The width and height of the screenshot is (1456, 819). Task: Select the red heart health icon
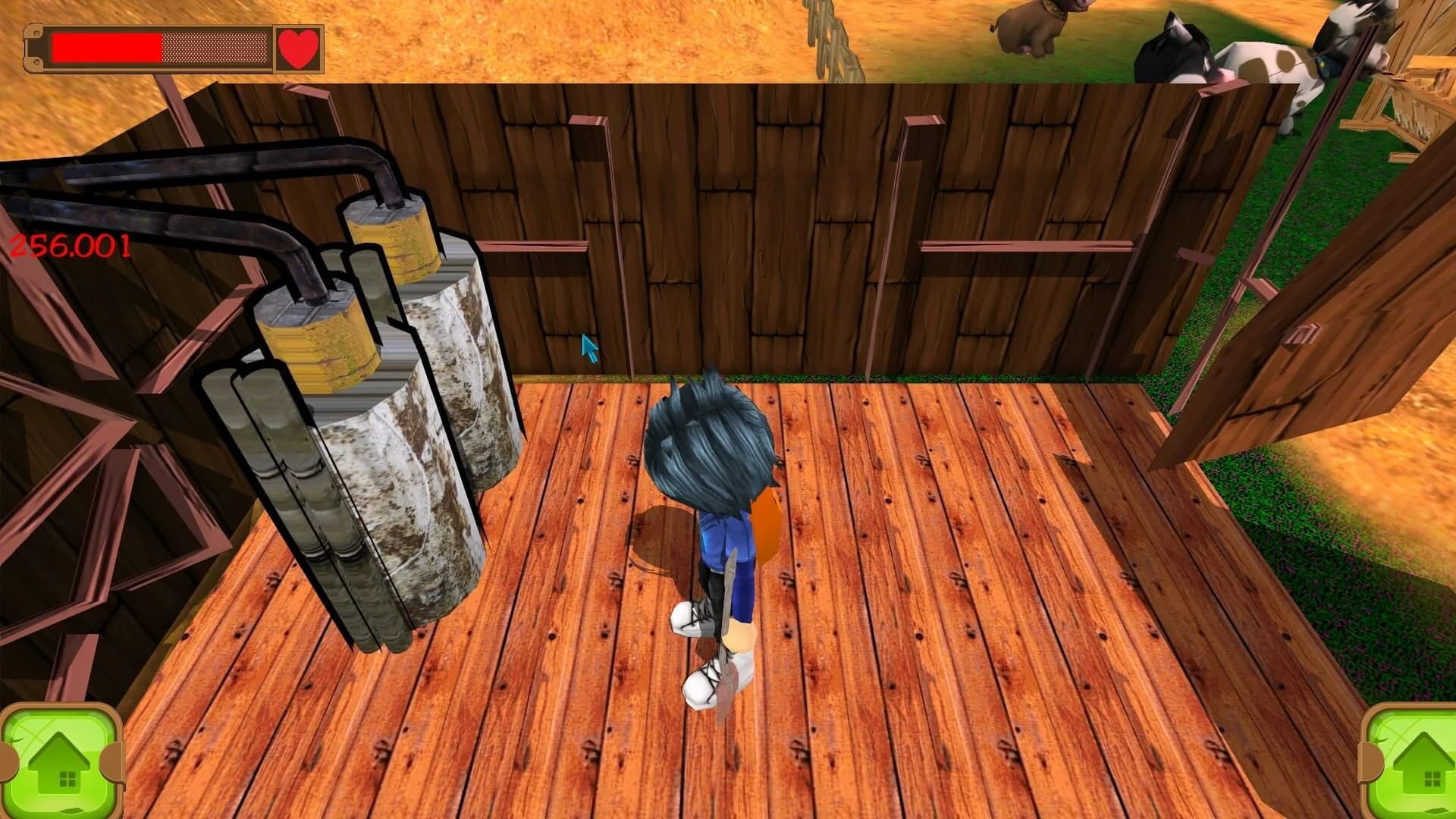click(x=298, y=48)
